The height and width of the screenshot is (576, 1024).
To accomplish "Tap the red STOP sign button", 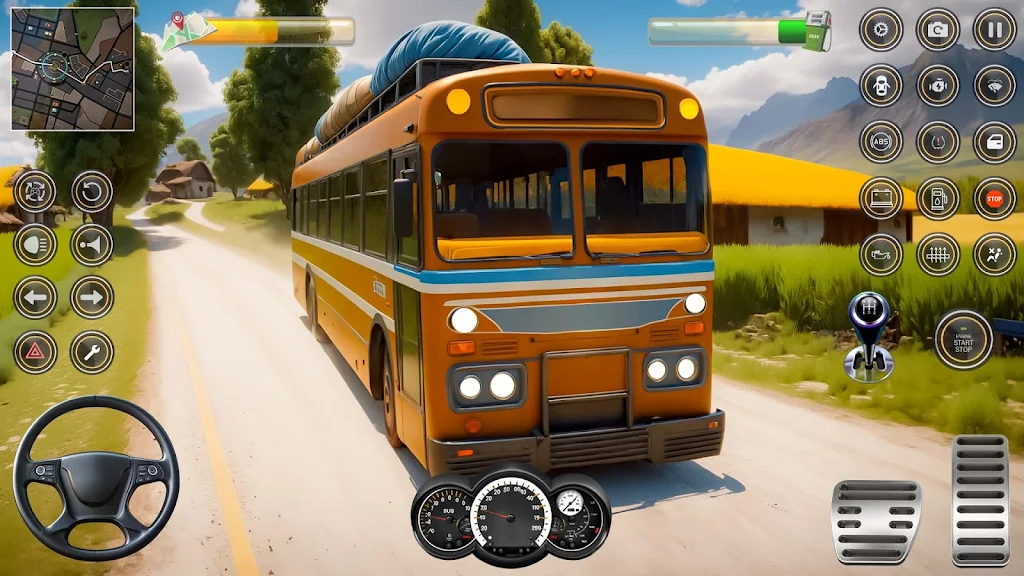I will pyautogui.click(x=995, y=198).
